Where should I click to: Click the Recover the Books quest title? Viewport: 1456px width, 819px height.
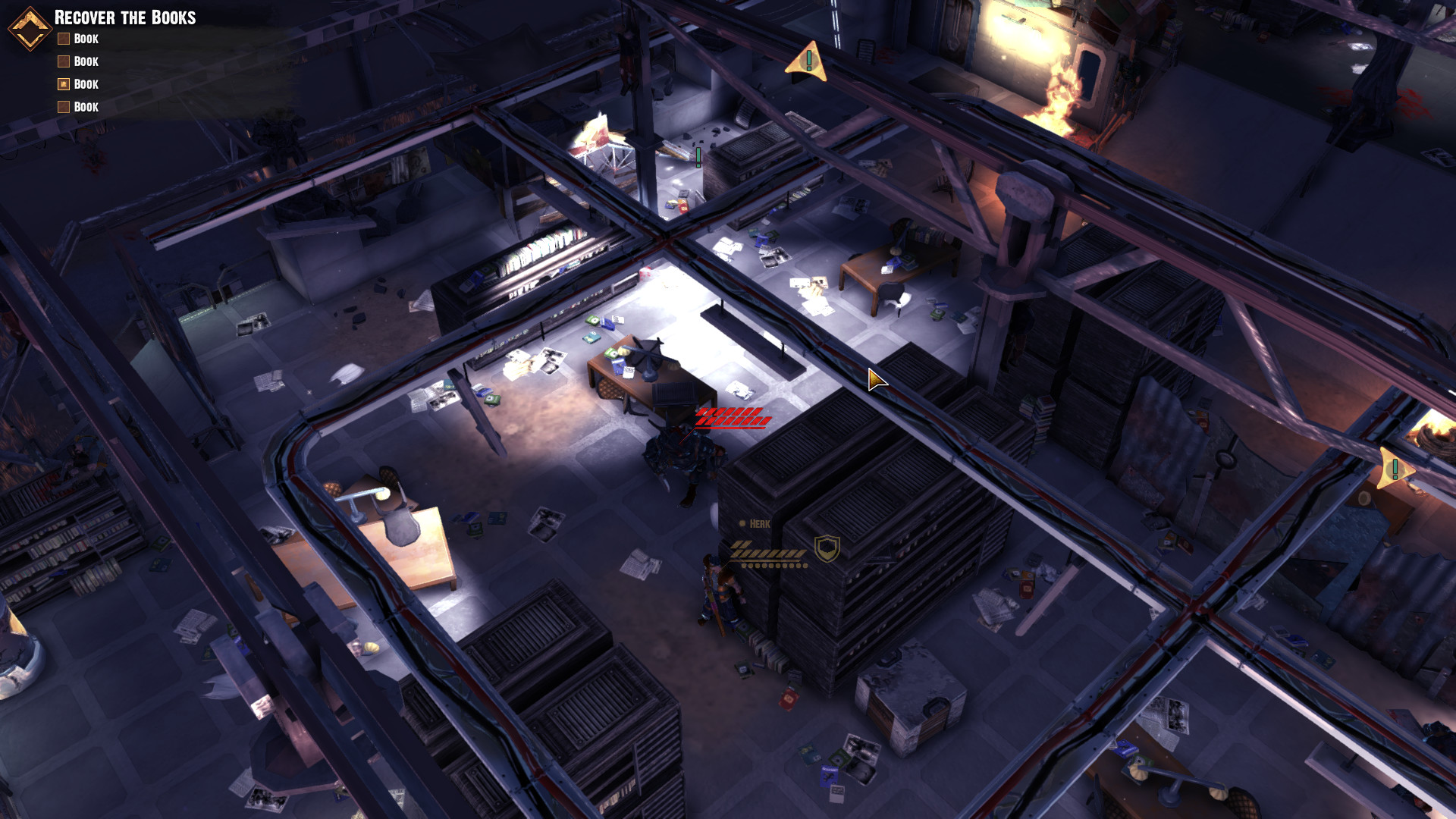tap(125, 18)
